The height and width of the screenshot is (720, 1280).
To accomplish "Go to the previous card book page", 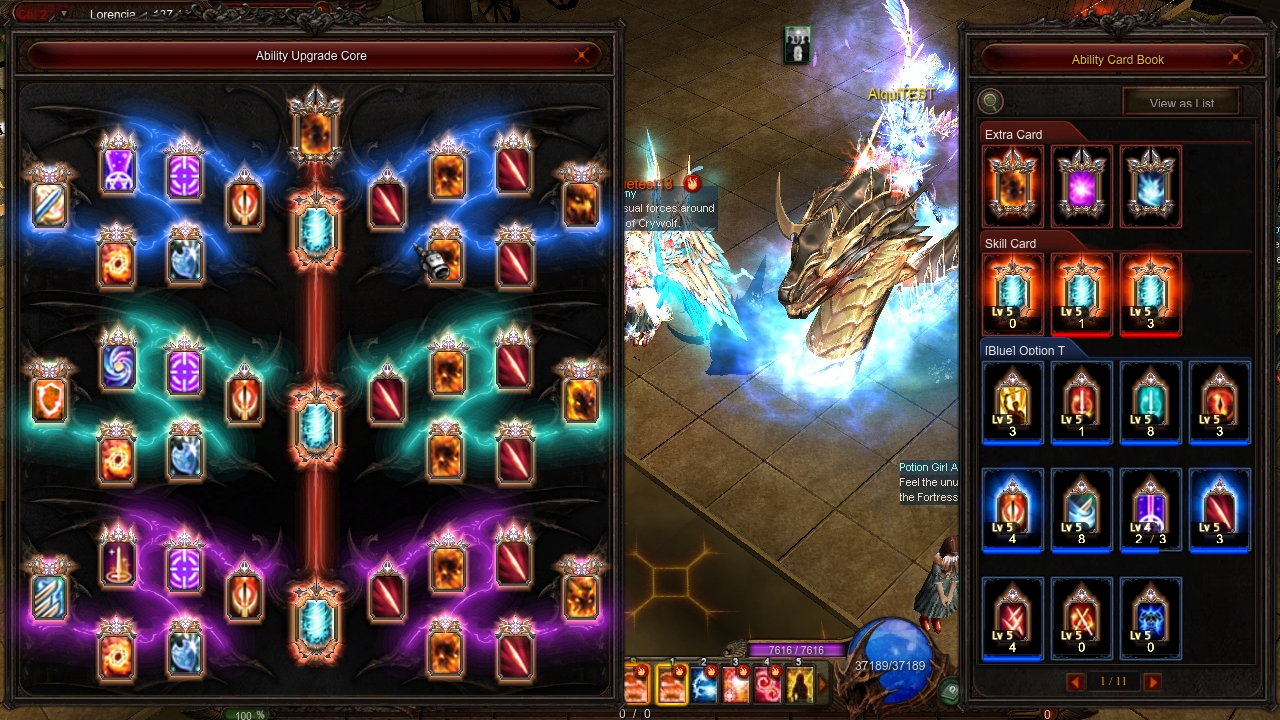I will click(1076, 682).
